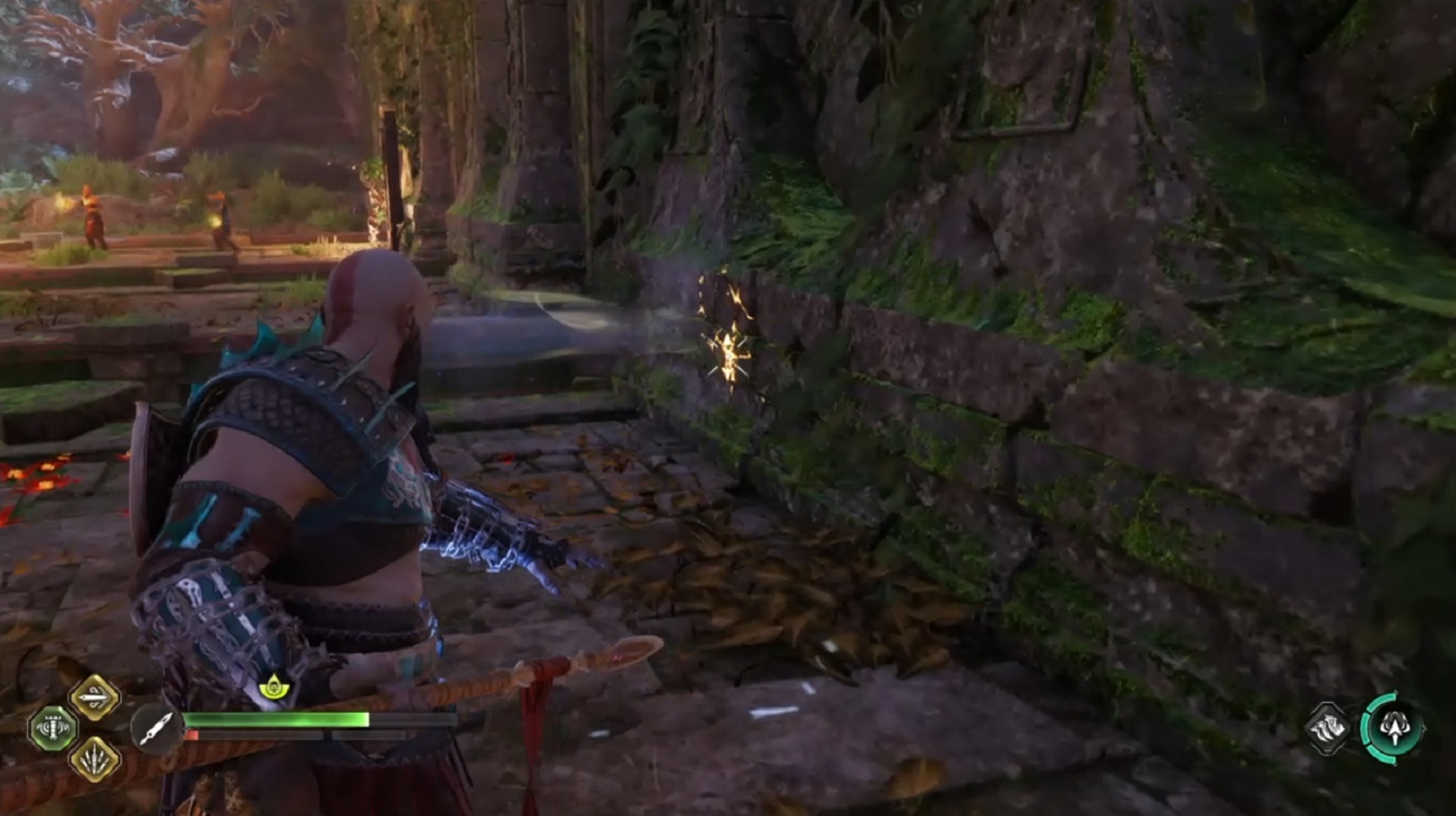This screenshot has height=816, width=1456.
Task: Activate the gold spear-thrust runic attack icon
Action: 95,697
